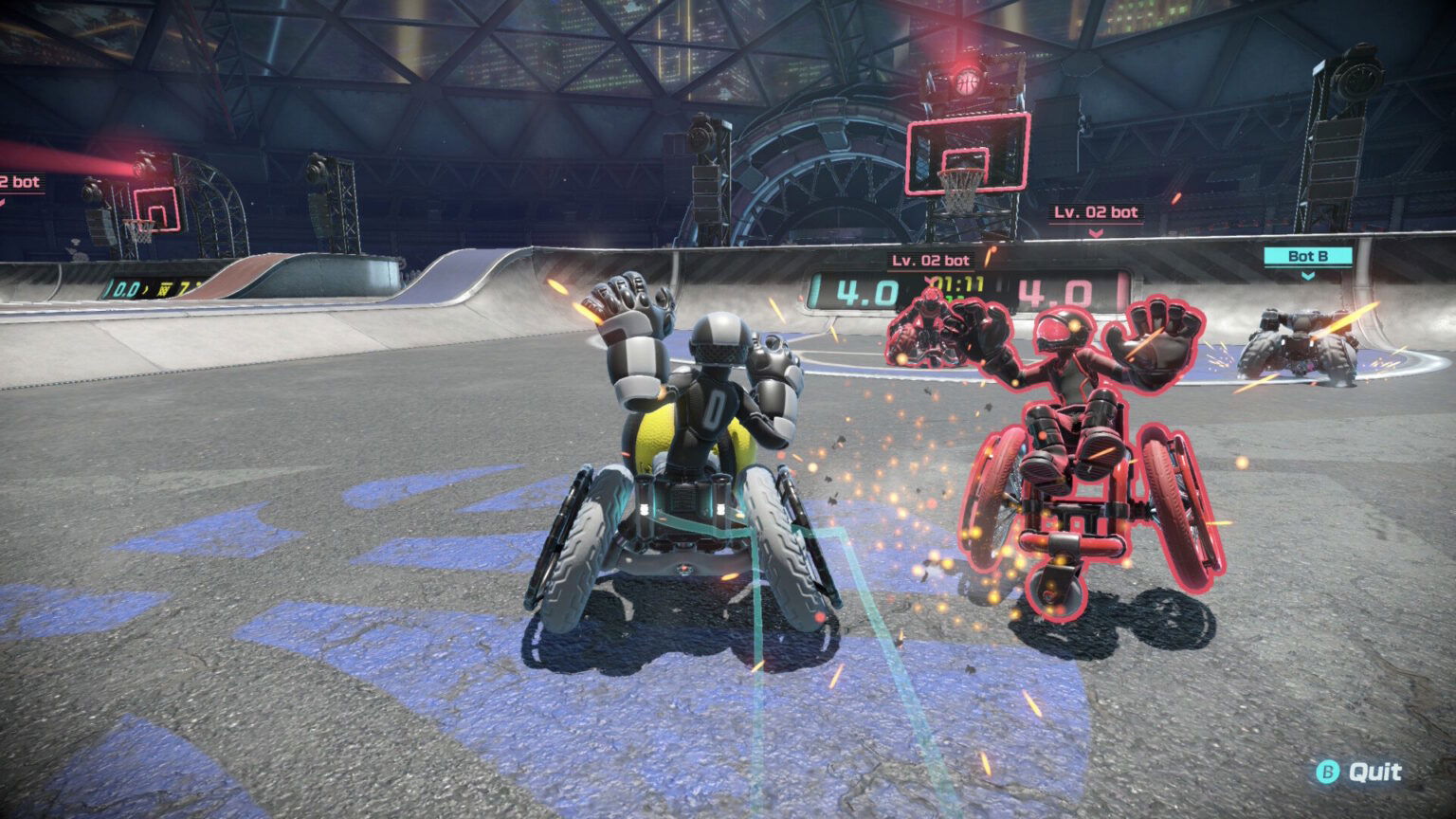1456x819 pixels.
Task: Toggle the Bot B nameplate marker
Action: pos(1308,256)
